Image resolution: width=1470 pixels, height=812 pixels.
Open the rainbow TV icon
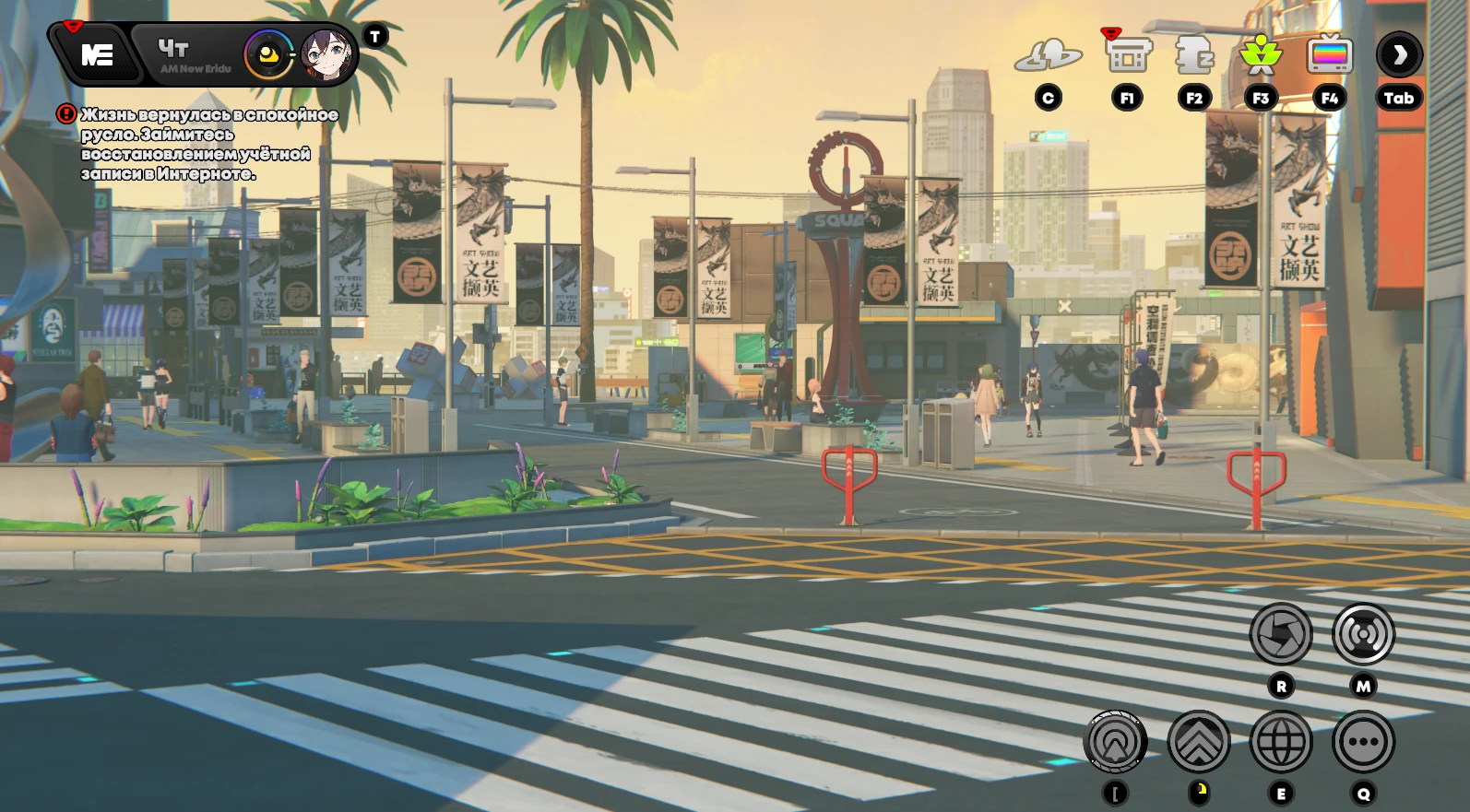tap(1329, 56)
